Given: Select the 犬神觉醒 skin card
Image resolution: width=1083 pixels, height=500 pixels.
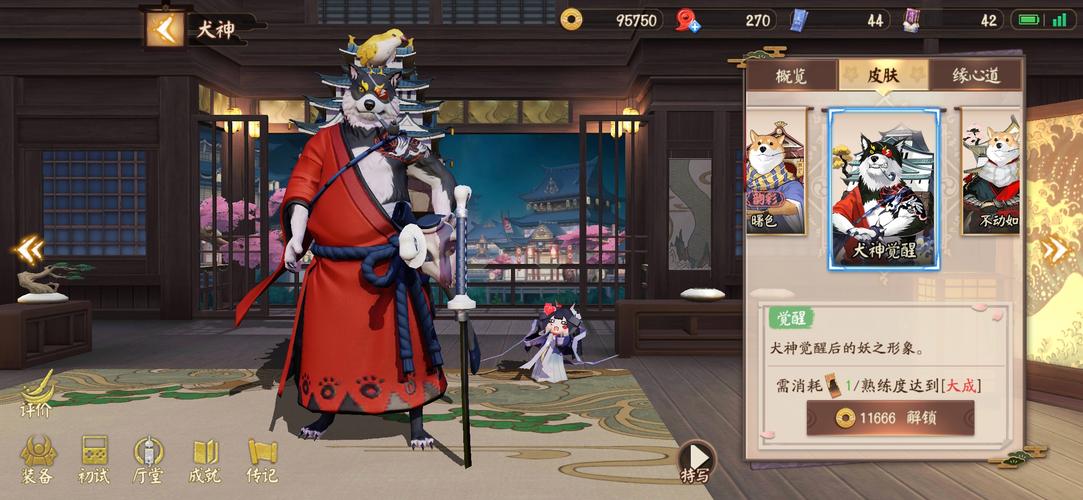Looking at the screenshot, I should (884, 189).
